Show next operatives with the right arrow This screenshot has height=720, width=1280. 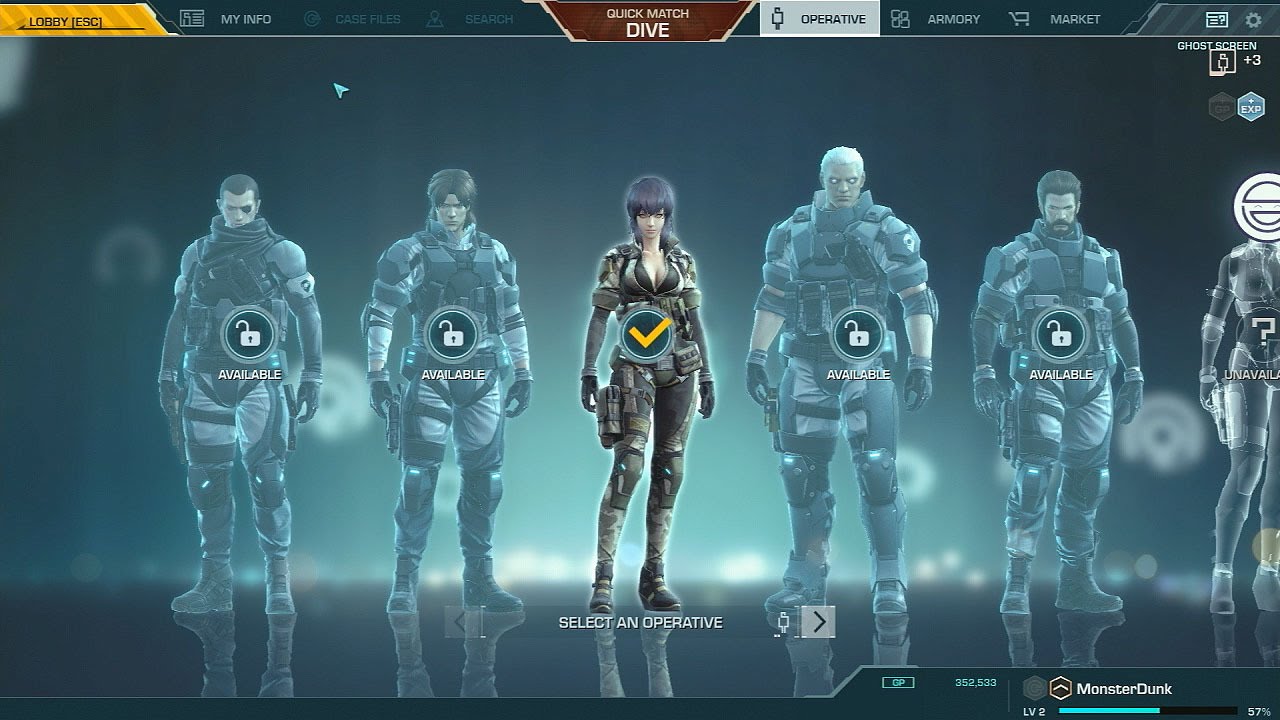tap(819, 622)
